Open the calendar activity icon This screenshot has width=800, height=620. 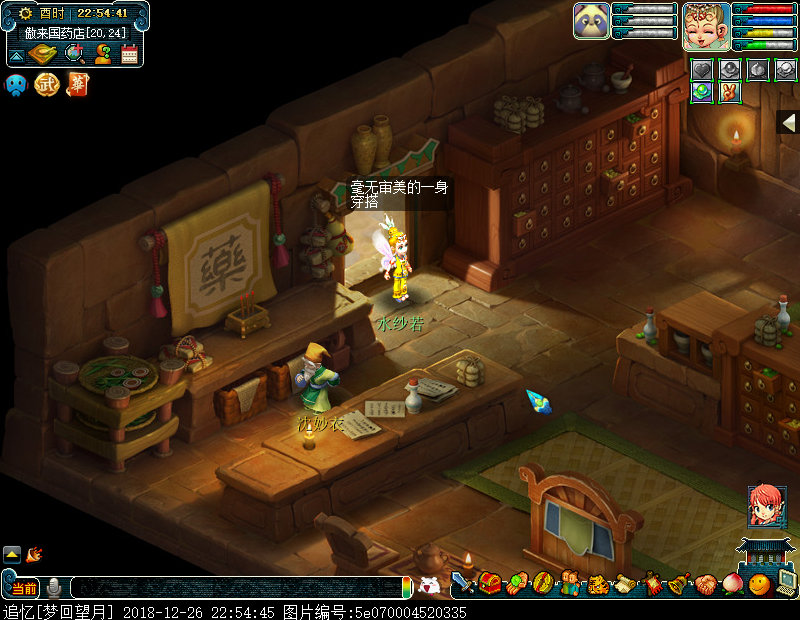129,54
